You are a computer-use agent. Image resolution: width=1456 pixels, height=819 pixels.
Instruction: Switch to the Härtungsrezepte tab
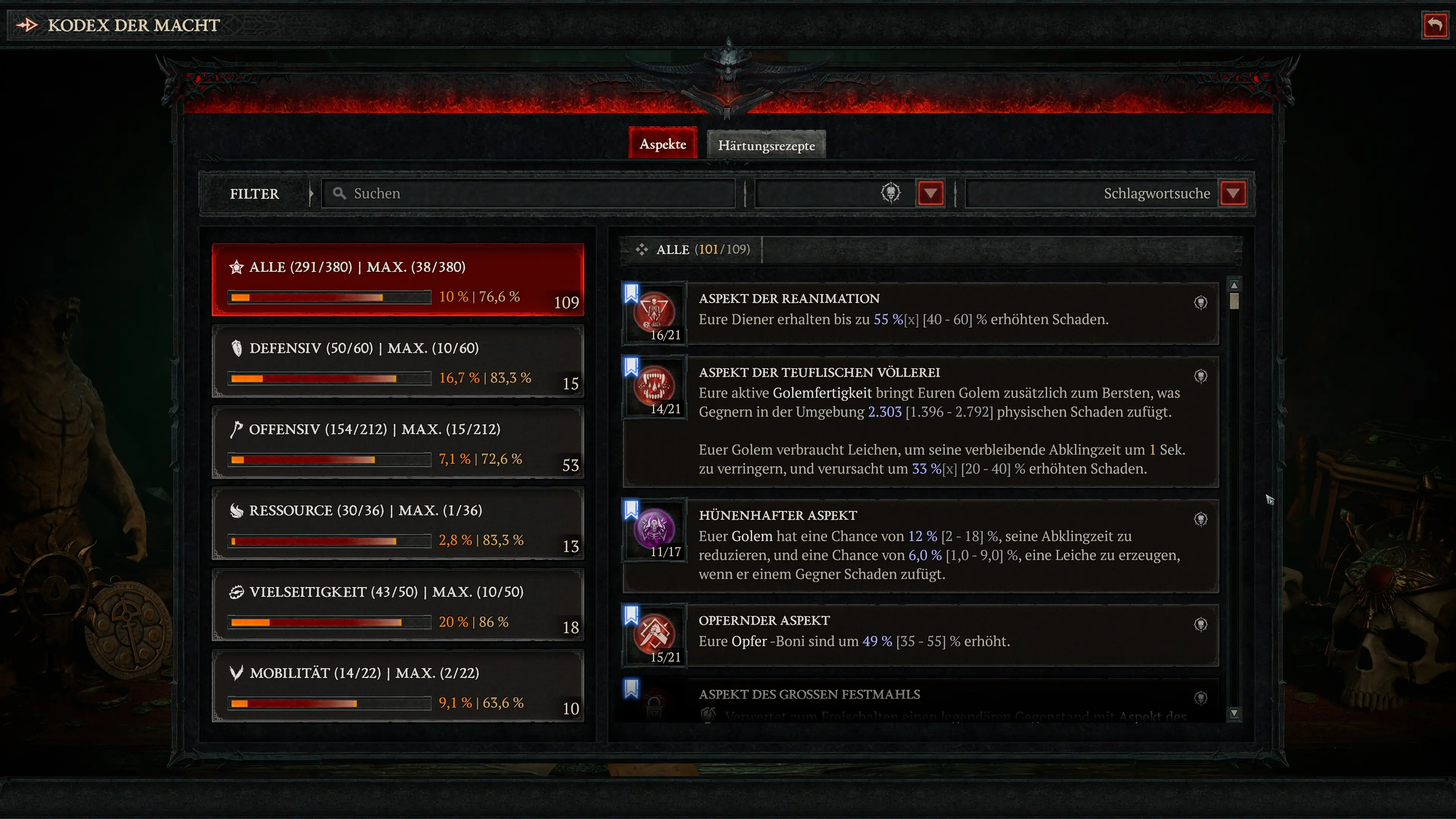[x=766, y=145]
